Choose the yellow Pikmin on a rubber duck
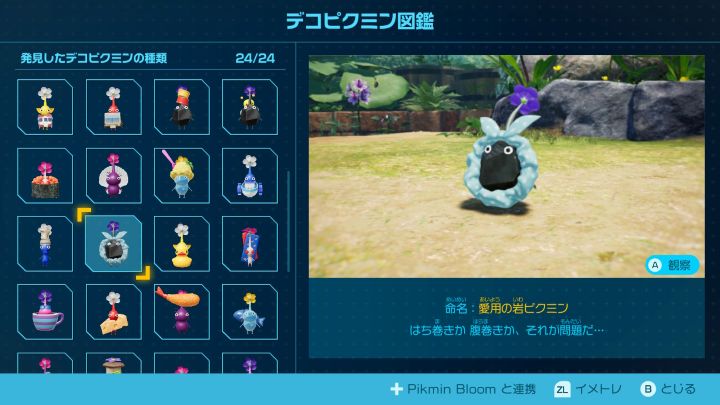The image size is (720, 405). (181, 244)
